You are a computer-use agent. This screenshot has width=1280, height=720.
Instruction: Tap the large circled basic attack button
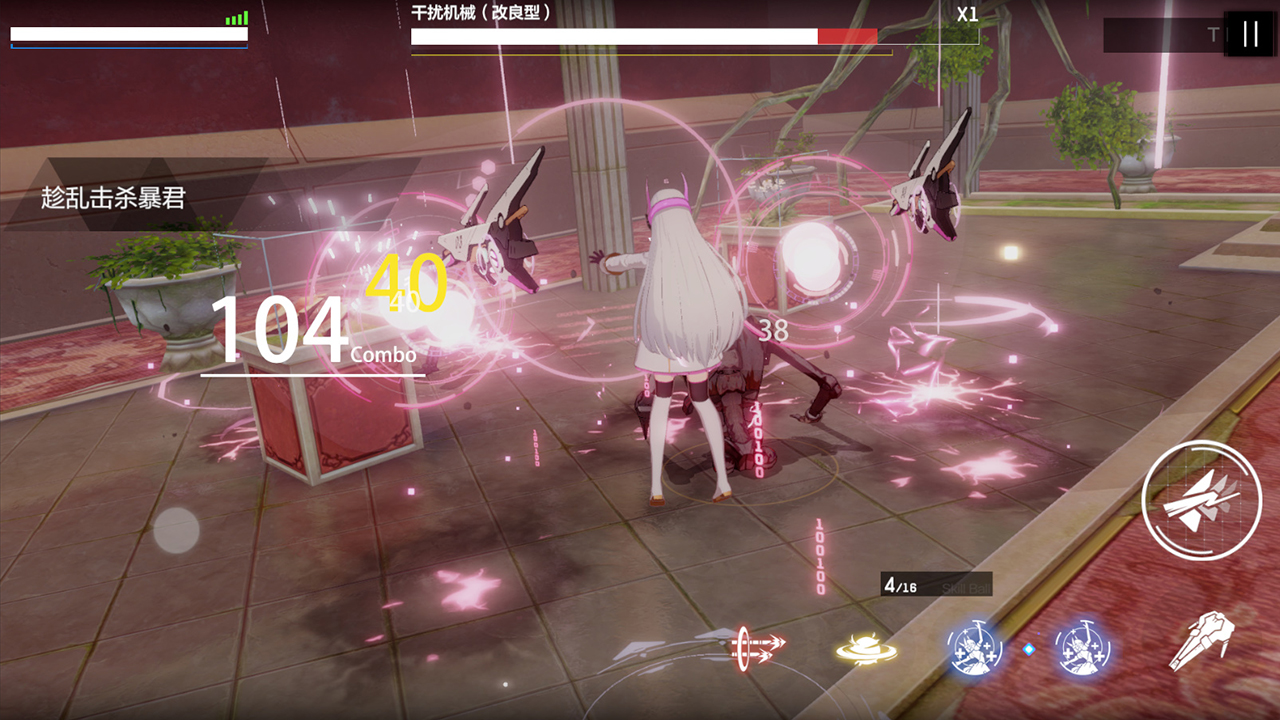tap(1201, 500)
